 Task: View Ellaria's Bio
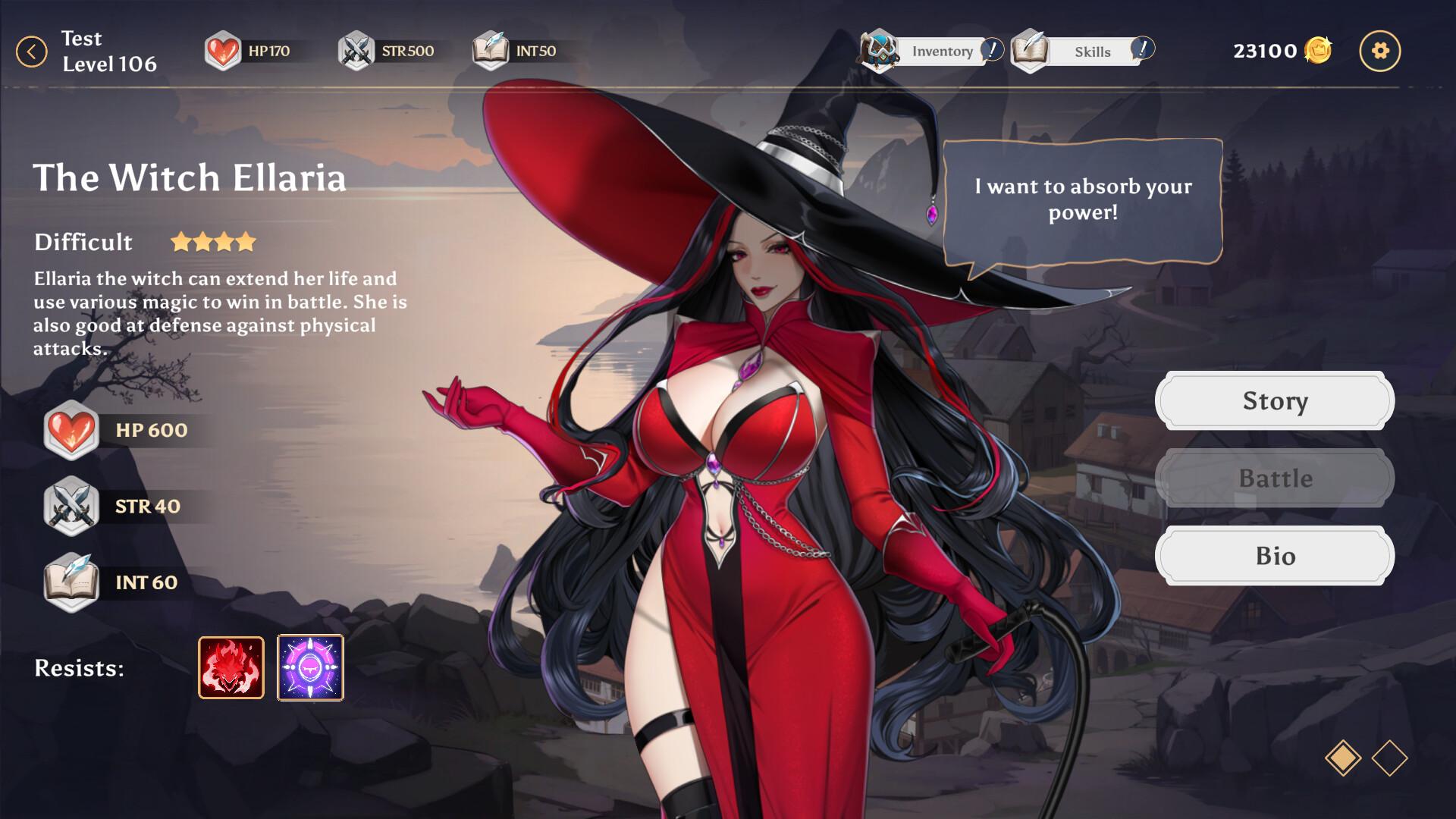click(x=1274, y=556)
